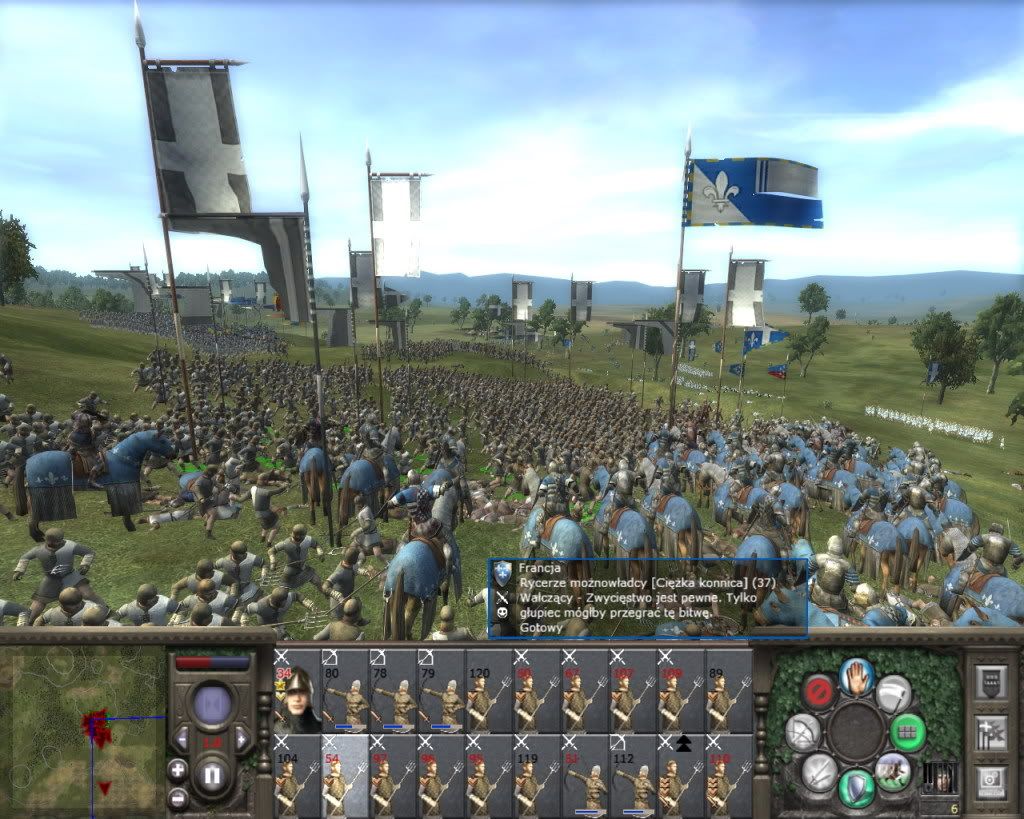Activate the red halt order button
Screen dimensions: 1024x819
(819, 691)
